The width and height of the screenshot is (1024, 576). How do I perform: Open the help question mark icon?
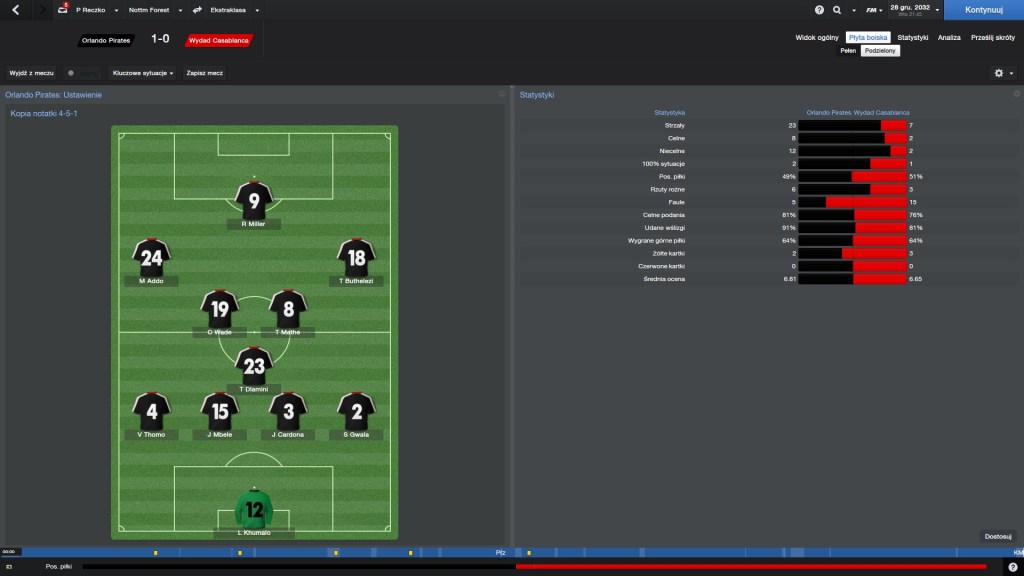click(819, 10)
